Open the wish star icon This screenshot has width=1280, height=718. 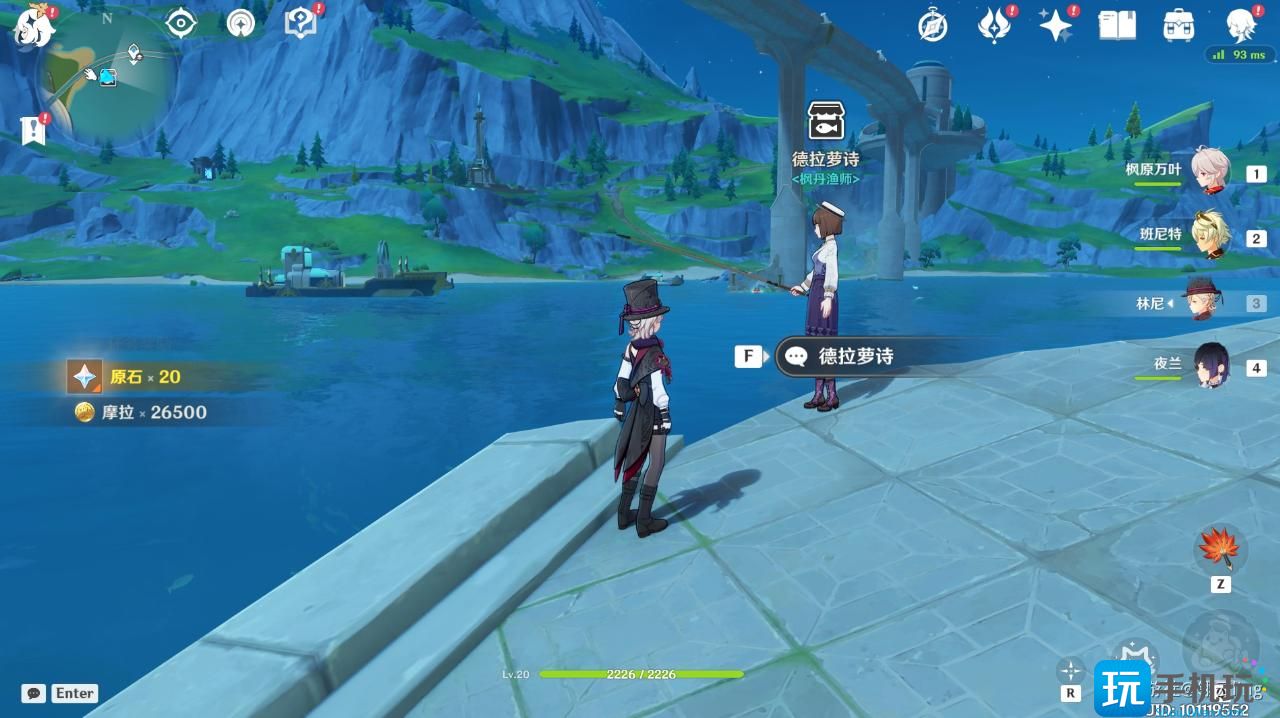[1056, 26]
